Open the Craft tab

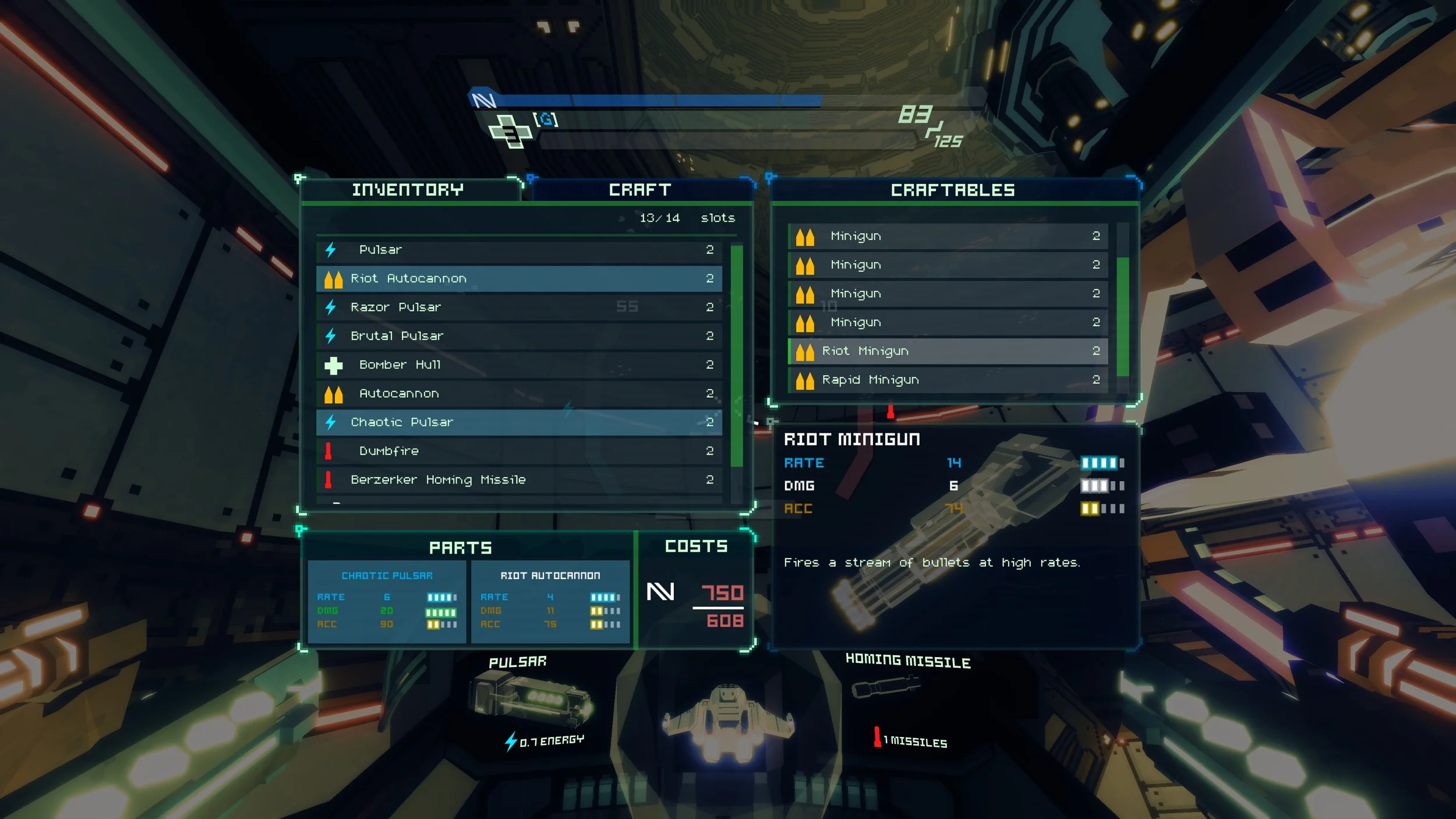click(639, 190)
